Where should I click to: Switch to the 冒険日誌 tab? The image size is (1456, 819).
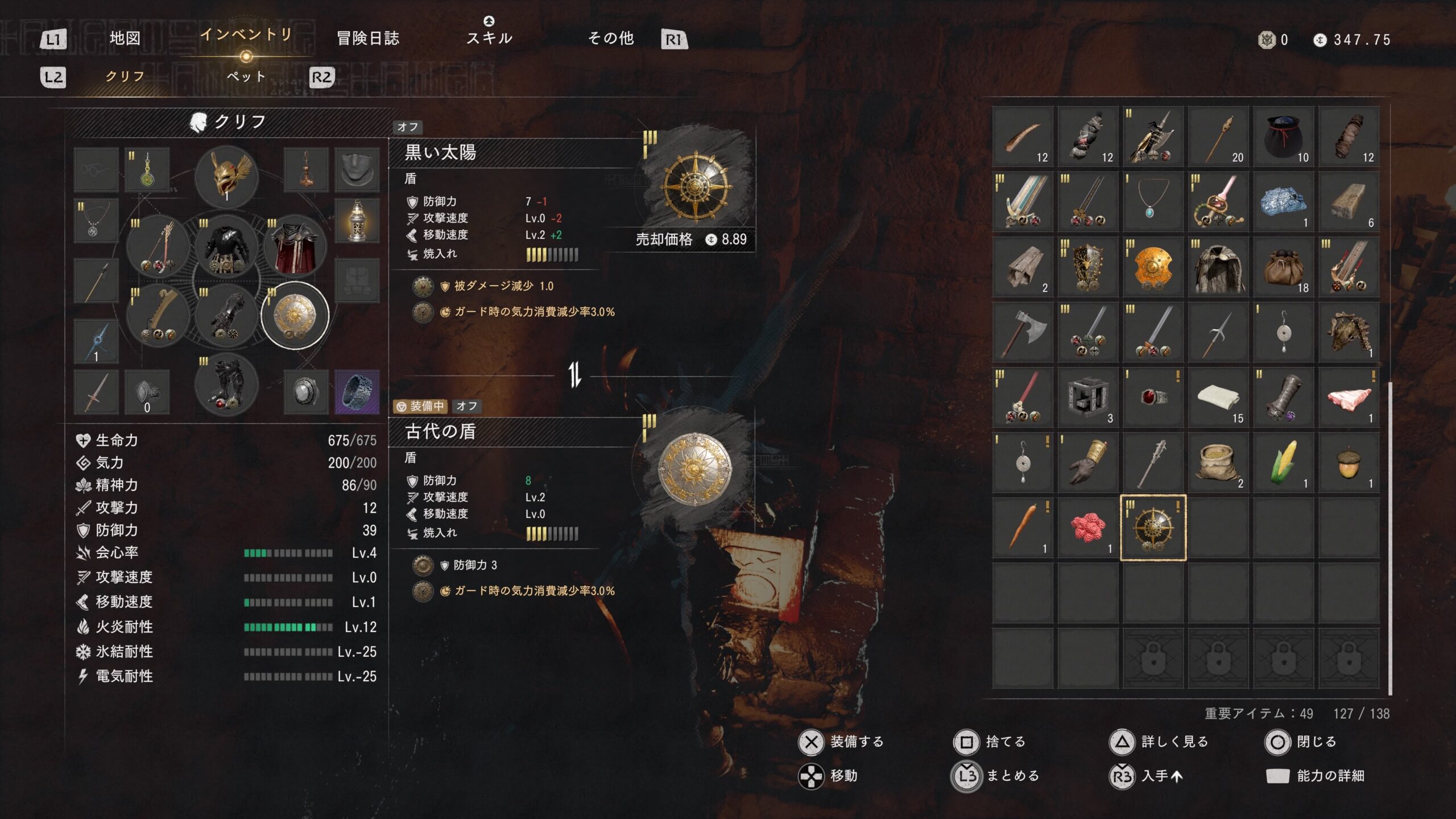[368, 39]
